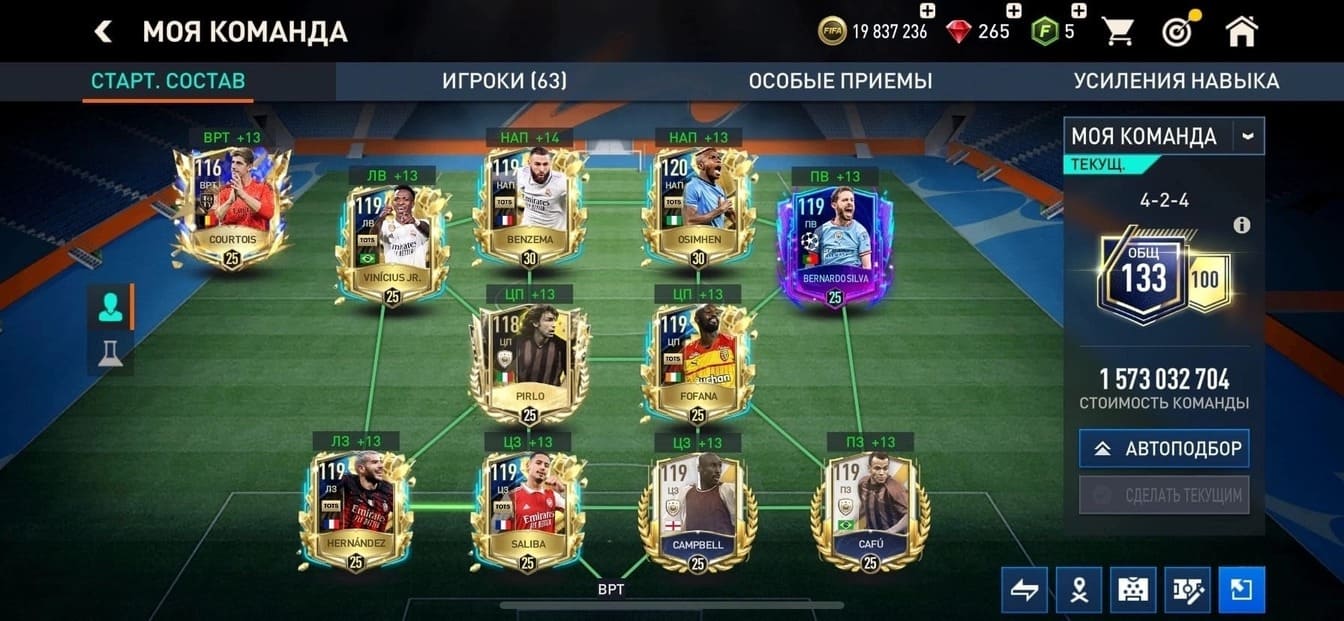Click the swap arrows button
1344x621 pixels.
(1025, 589)
